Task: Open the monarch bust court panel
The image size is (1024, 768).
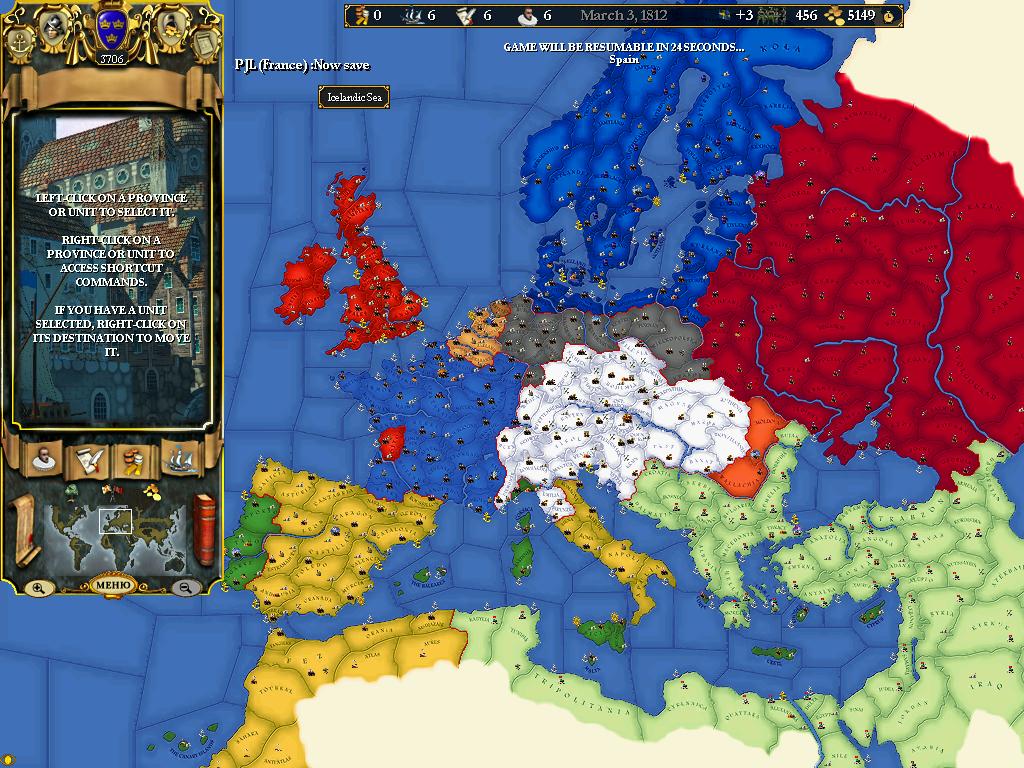Action: click(x=43, y=459)
